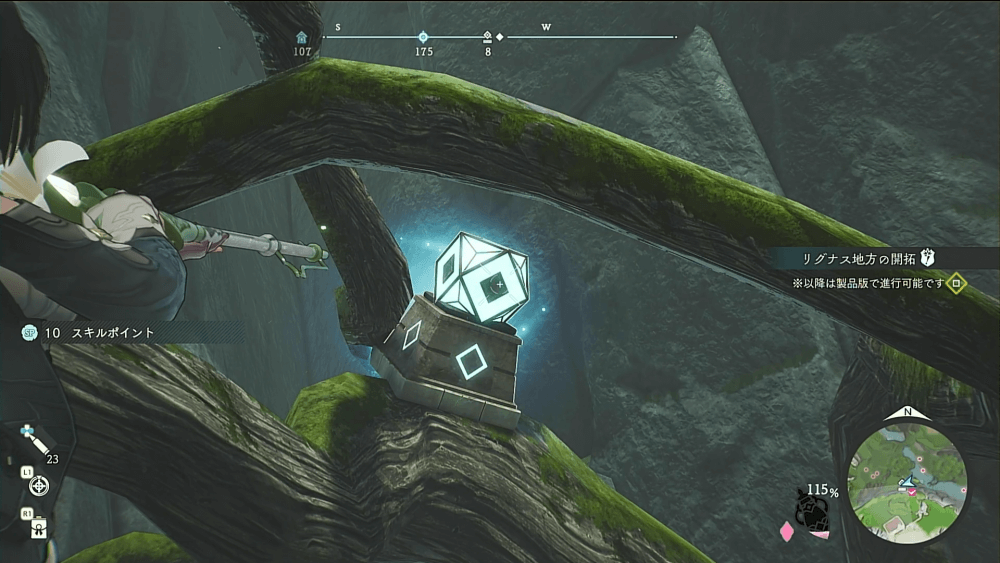The width and height of the screenshot is (1000, 563).
Task: Activate the crosshair aim skill icon
Action: pyautogui.click(x=39, y=485)
